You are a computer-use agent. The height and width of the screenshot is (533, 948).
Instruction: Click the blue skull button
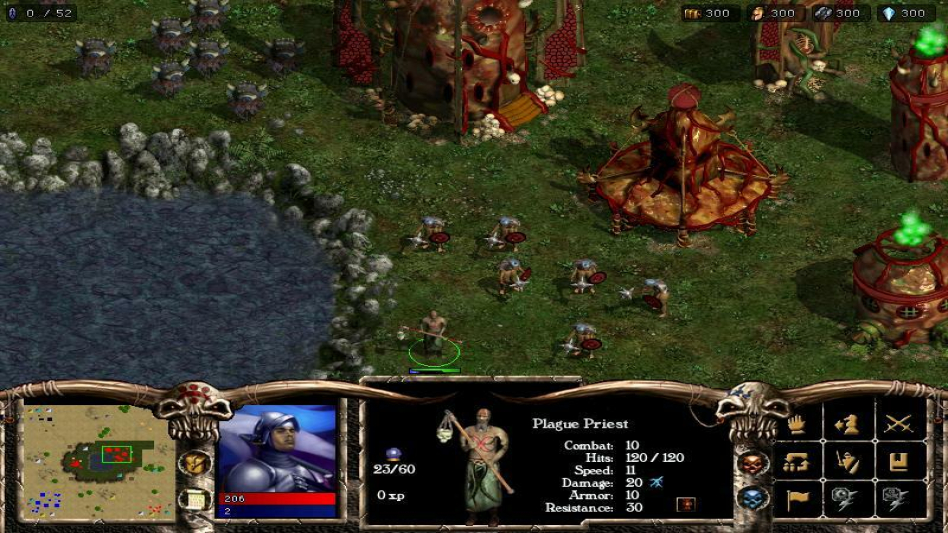click(x=753, y=497)
